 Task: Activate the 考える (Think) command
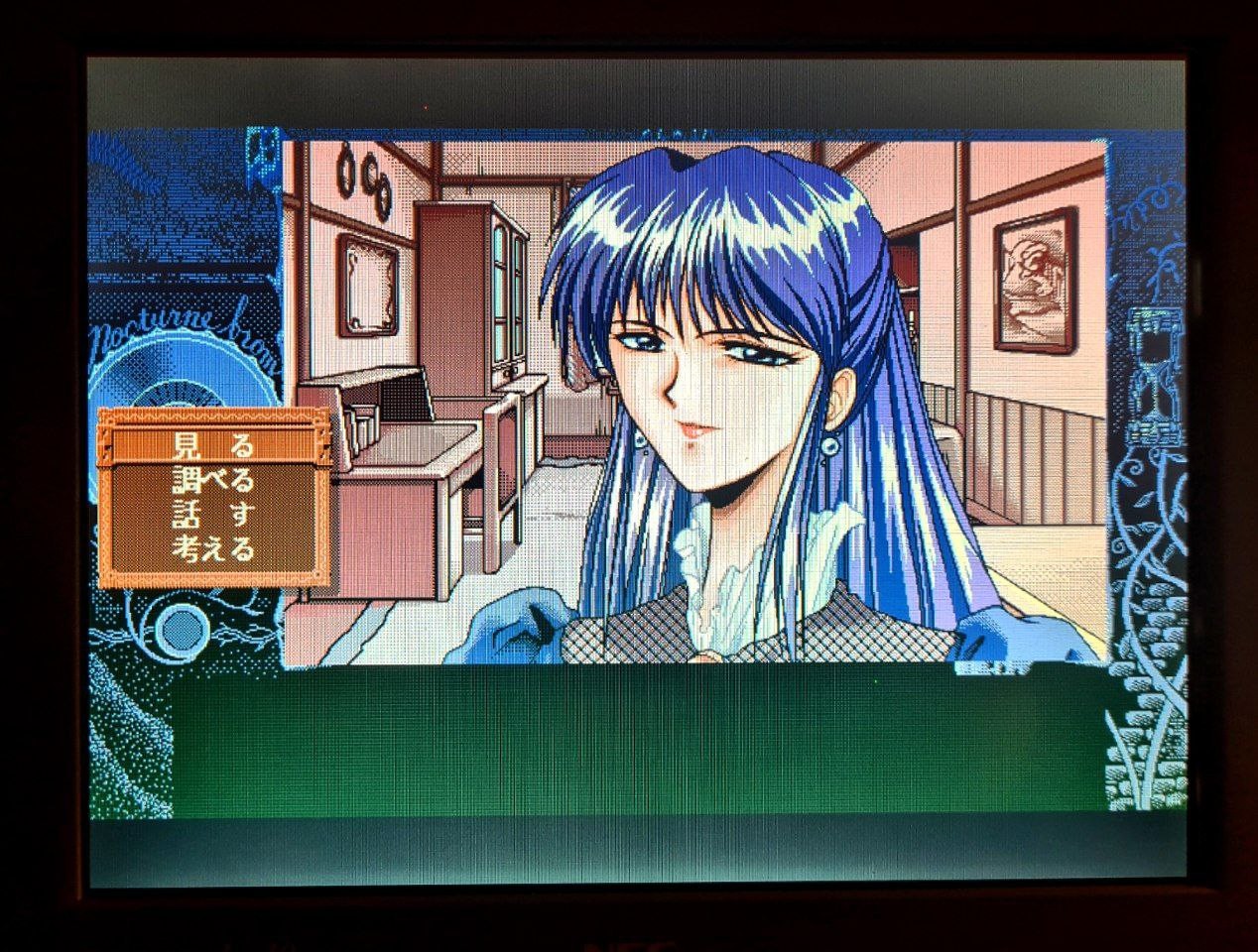pyautogui.click(x=212, y=548)
